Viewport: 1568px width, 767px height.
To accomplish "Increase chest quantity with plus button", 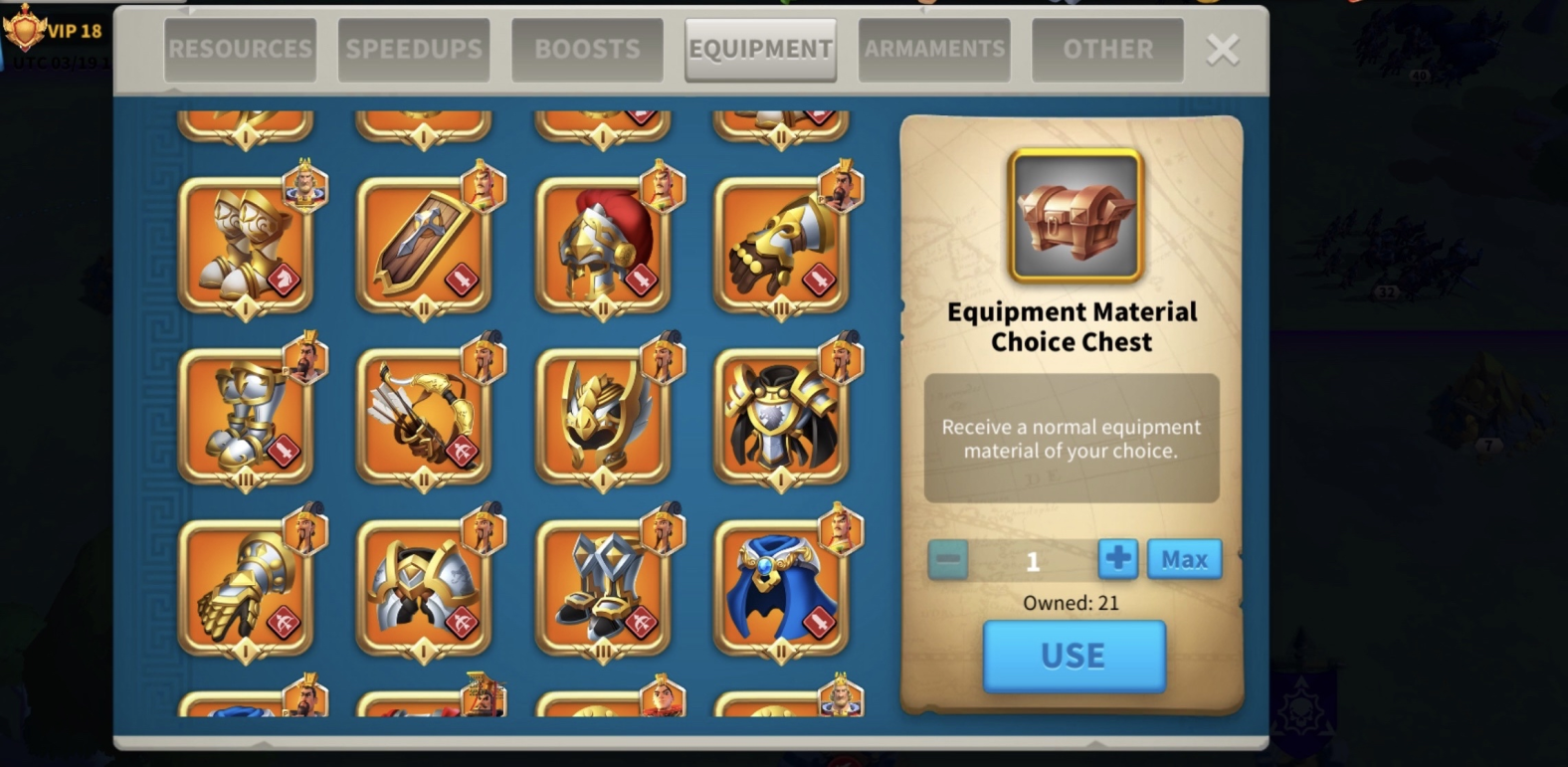I will tap(1117, 559).
